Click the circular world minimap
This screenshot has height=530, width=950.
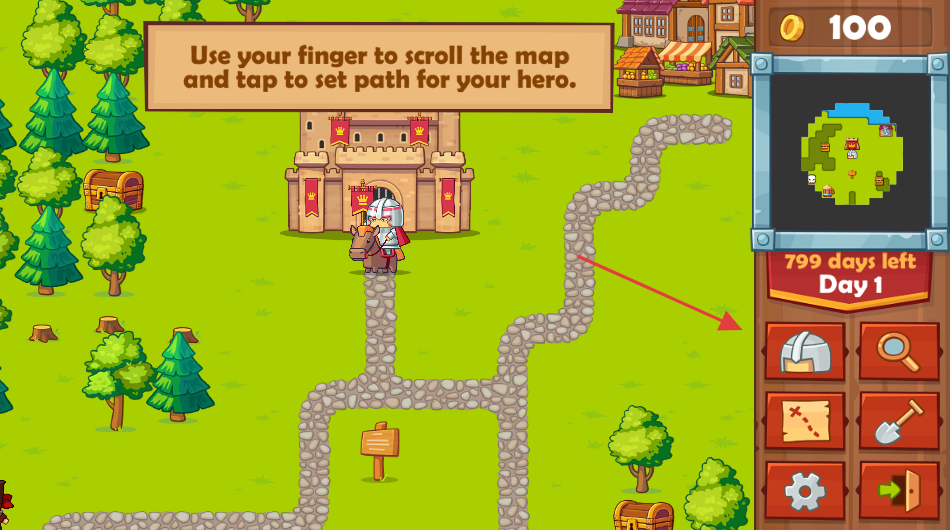[x=851, y=153]
